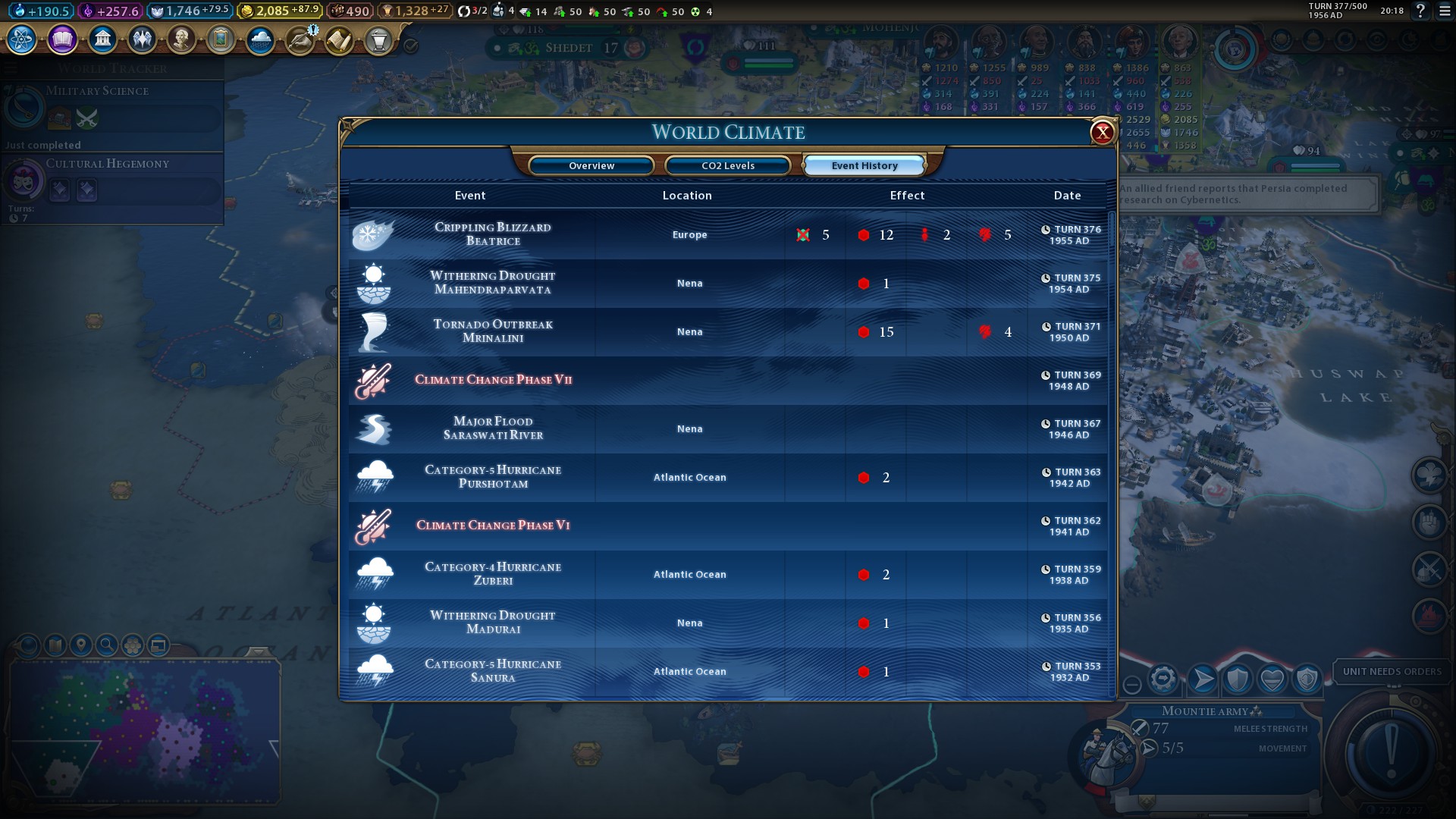The image size is (1456, 819).
Task: Pick the Major Flood Saraswati River row
Action: coord(493,428)
